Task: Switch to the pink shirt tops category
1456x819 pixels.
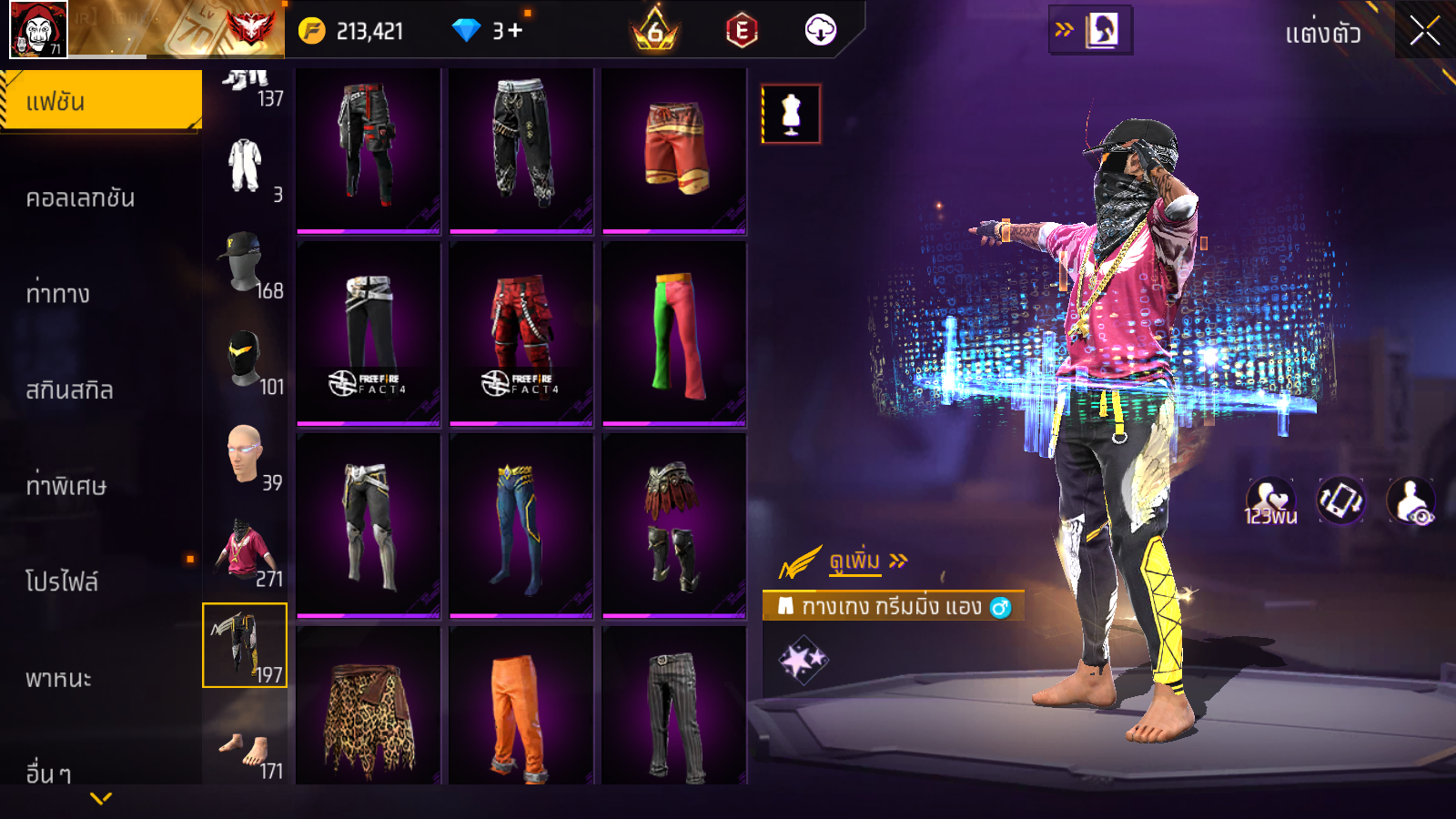Action: (x=245, y=551)
